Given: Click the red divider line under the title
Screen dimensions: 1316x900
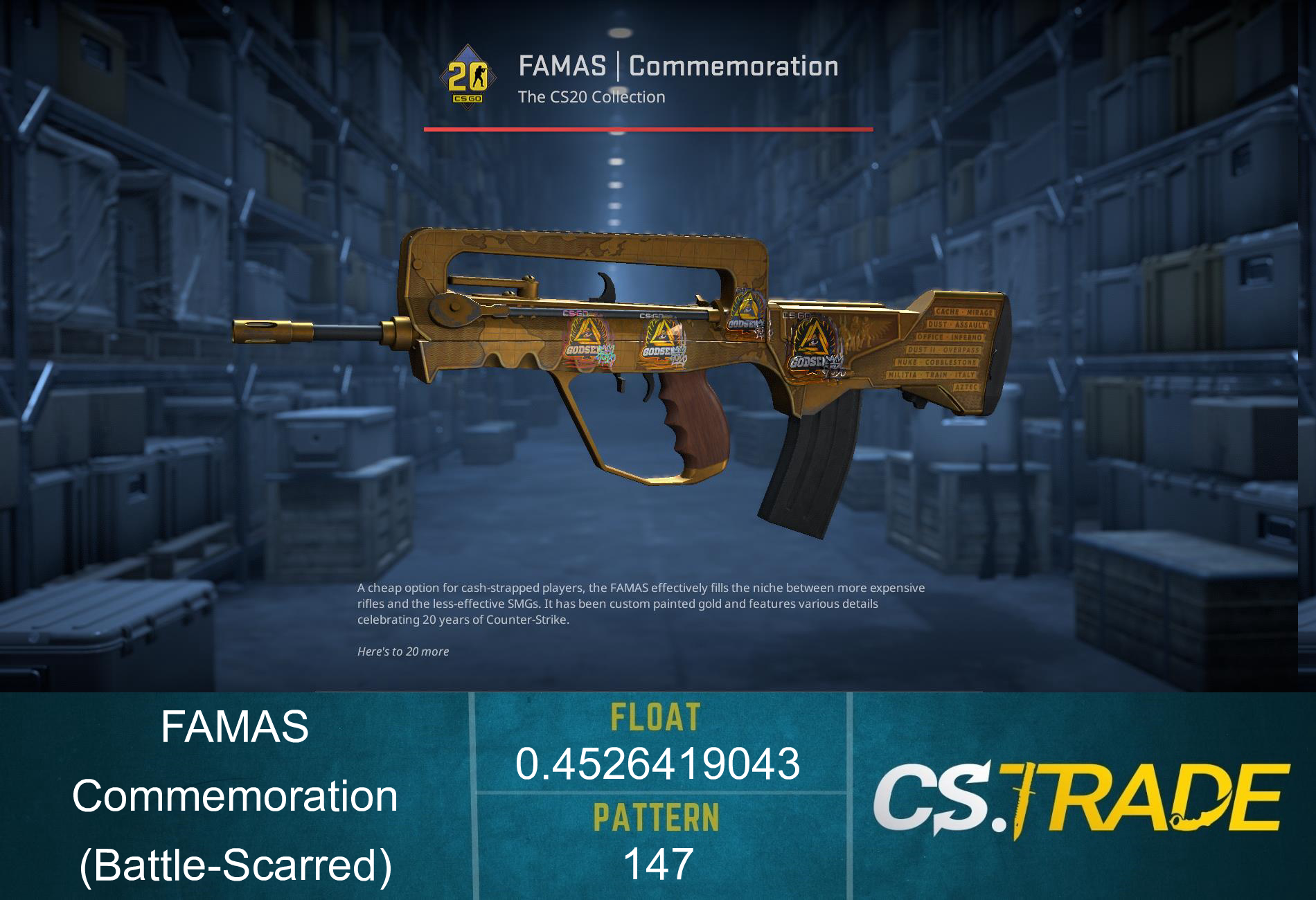Looking at the screenshot, I should pyautogui.click(x=648, y=129).
